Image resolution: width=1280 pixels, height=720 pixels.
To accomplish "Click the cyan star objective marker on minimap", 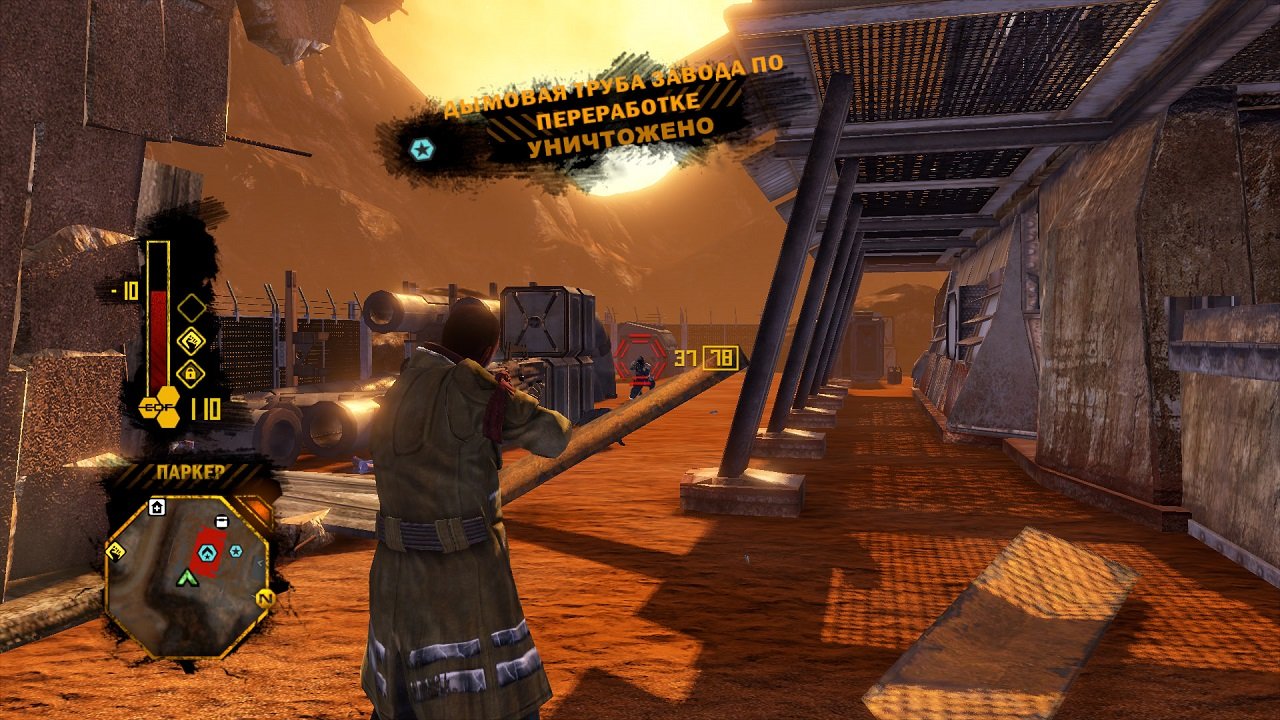I will [x=235, y=551].
